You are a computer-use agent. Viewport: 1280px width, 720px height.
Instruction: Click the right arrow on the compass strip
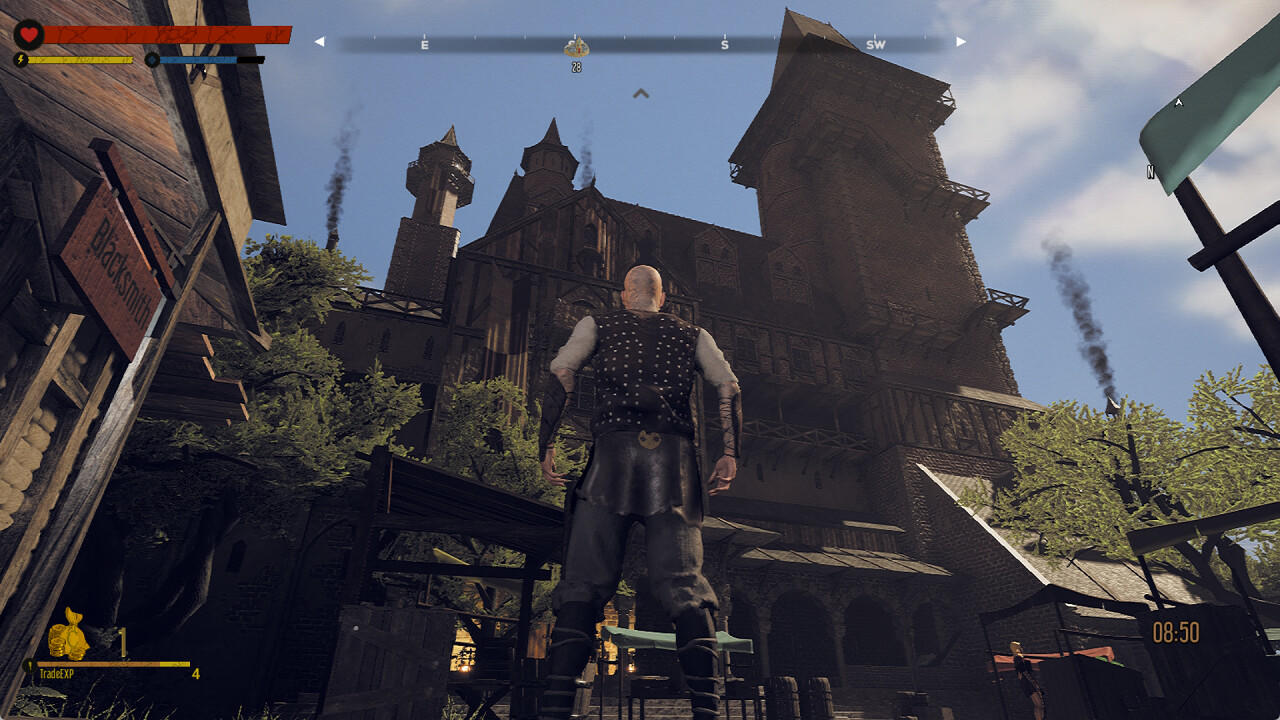click(x=960, y=42)
